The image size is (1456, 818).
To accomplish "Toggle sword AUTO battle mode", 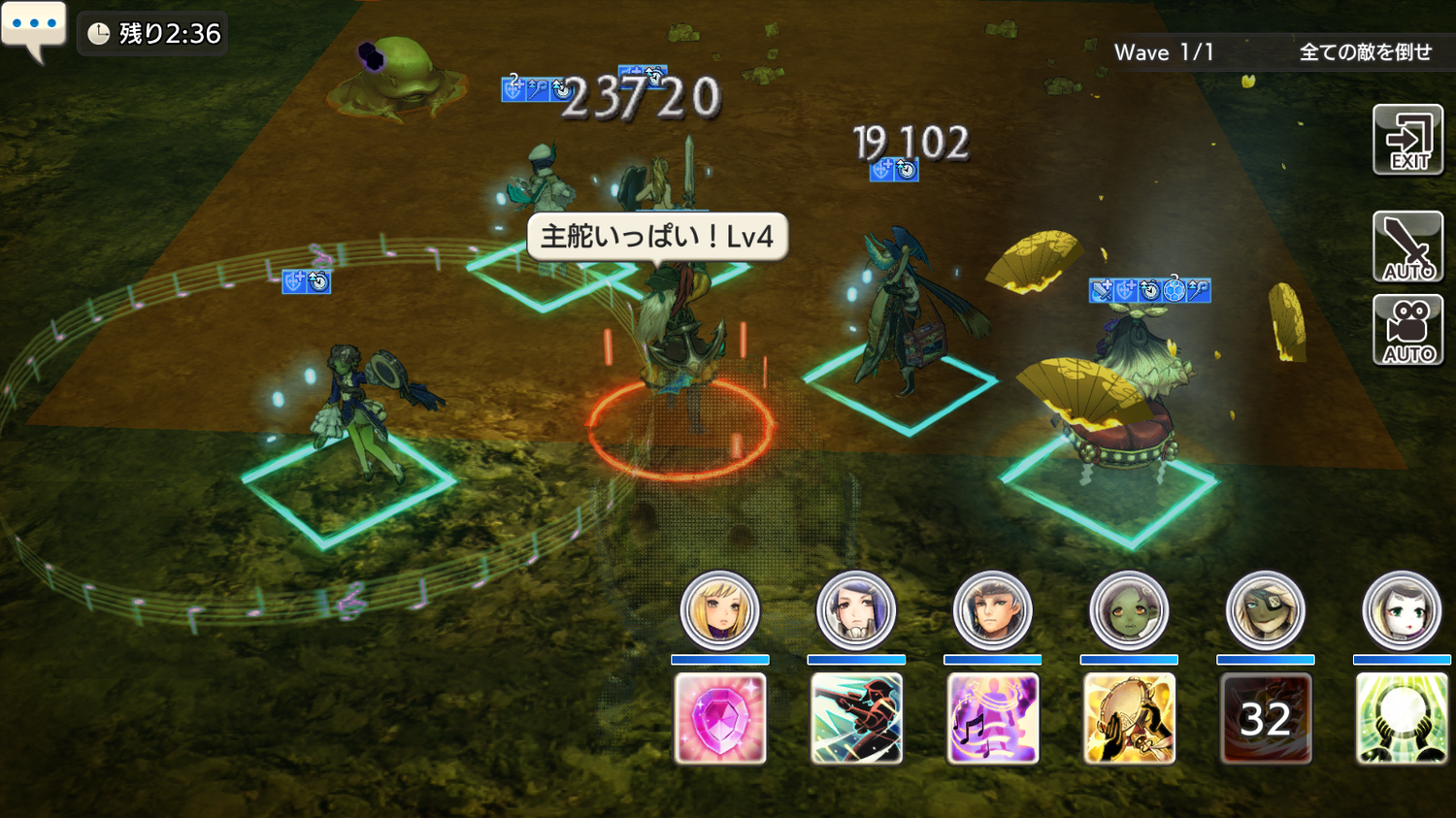I will pyautogui.click(x=1407, y=246).
